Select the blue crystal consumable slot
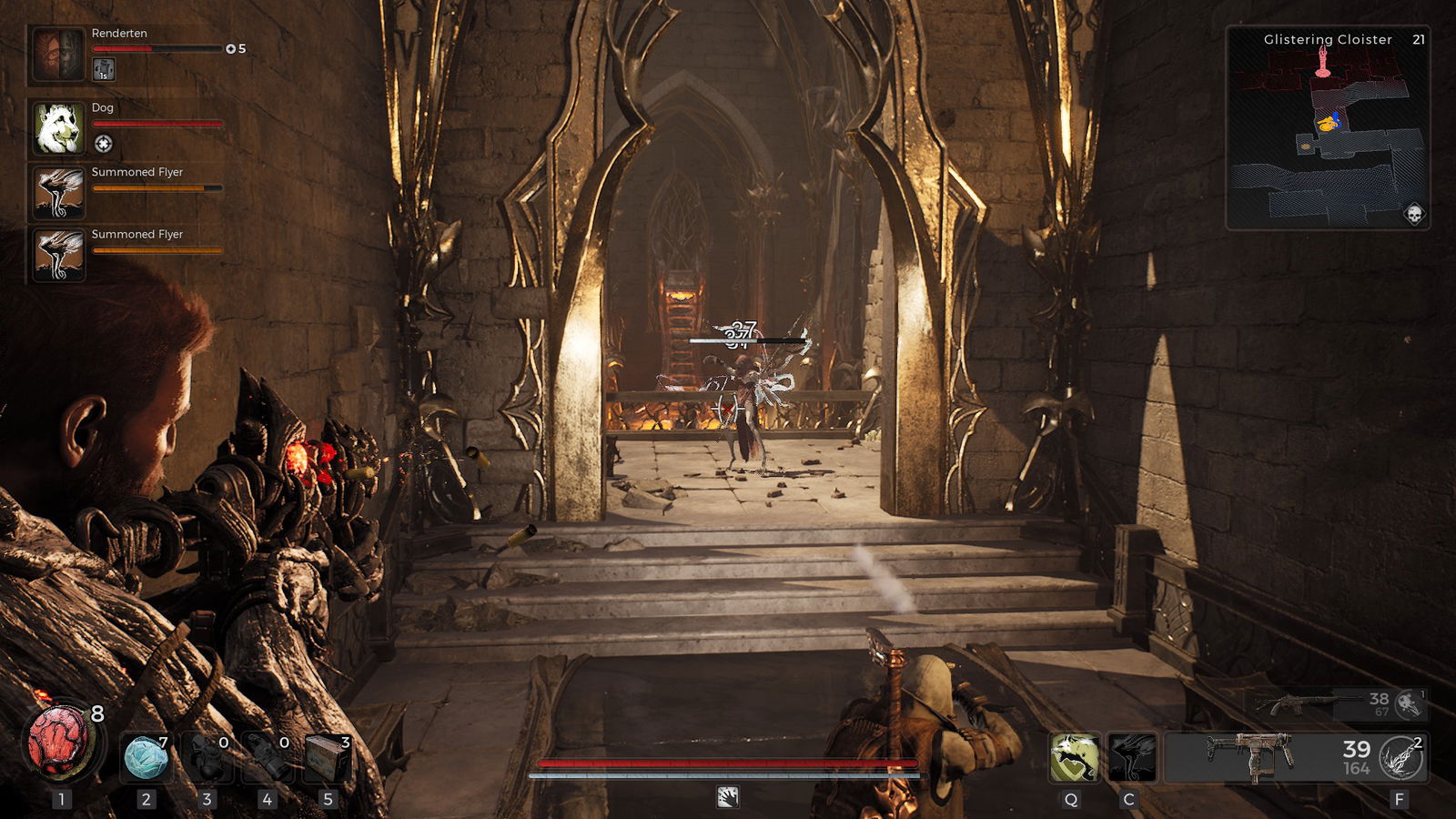This screenshot has width=1456, height=819. (x=146, y=757)
